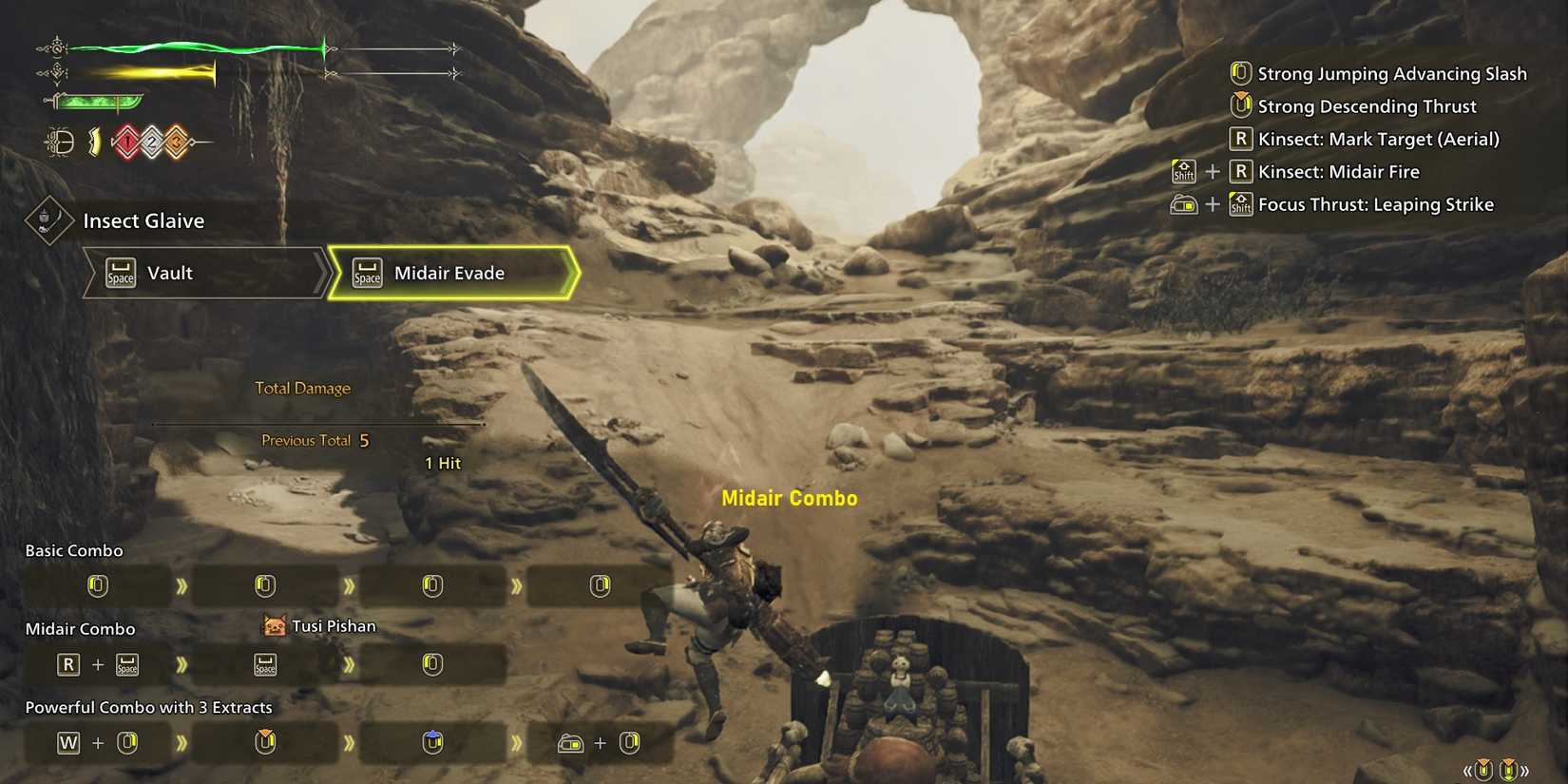Viewport: 1568px width, 784px height.
Task: Click the wirebug icon beside Focus Thrust: Leaping Strike
Action: pos(1183,204)
